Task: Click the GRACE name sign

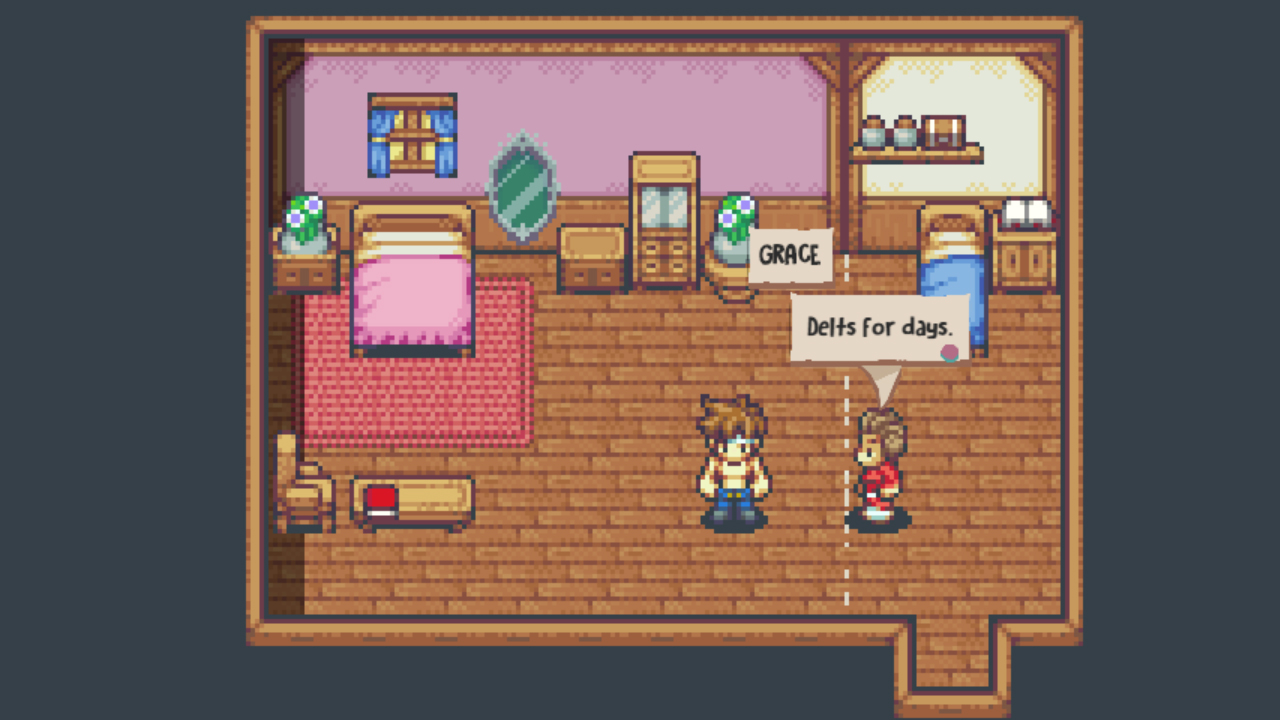Action: click(x=790, y=255)
